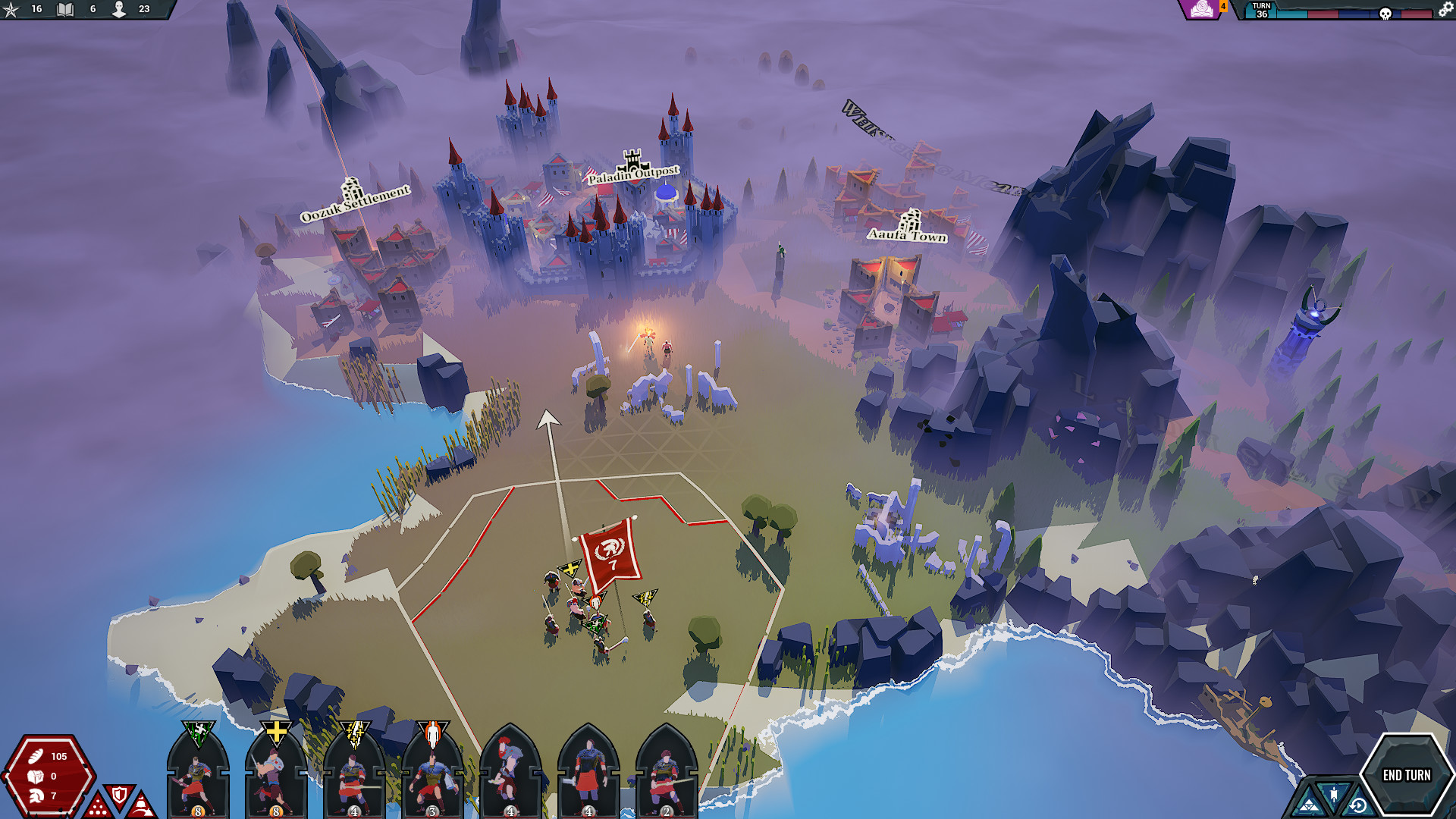The height and width of the screenshot is (819, 1456).
Task: Click the Aaufa Town nameplate
Action: coord(907,236)
